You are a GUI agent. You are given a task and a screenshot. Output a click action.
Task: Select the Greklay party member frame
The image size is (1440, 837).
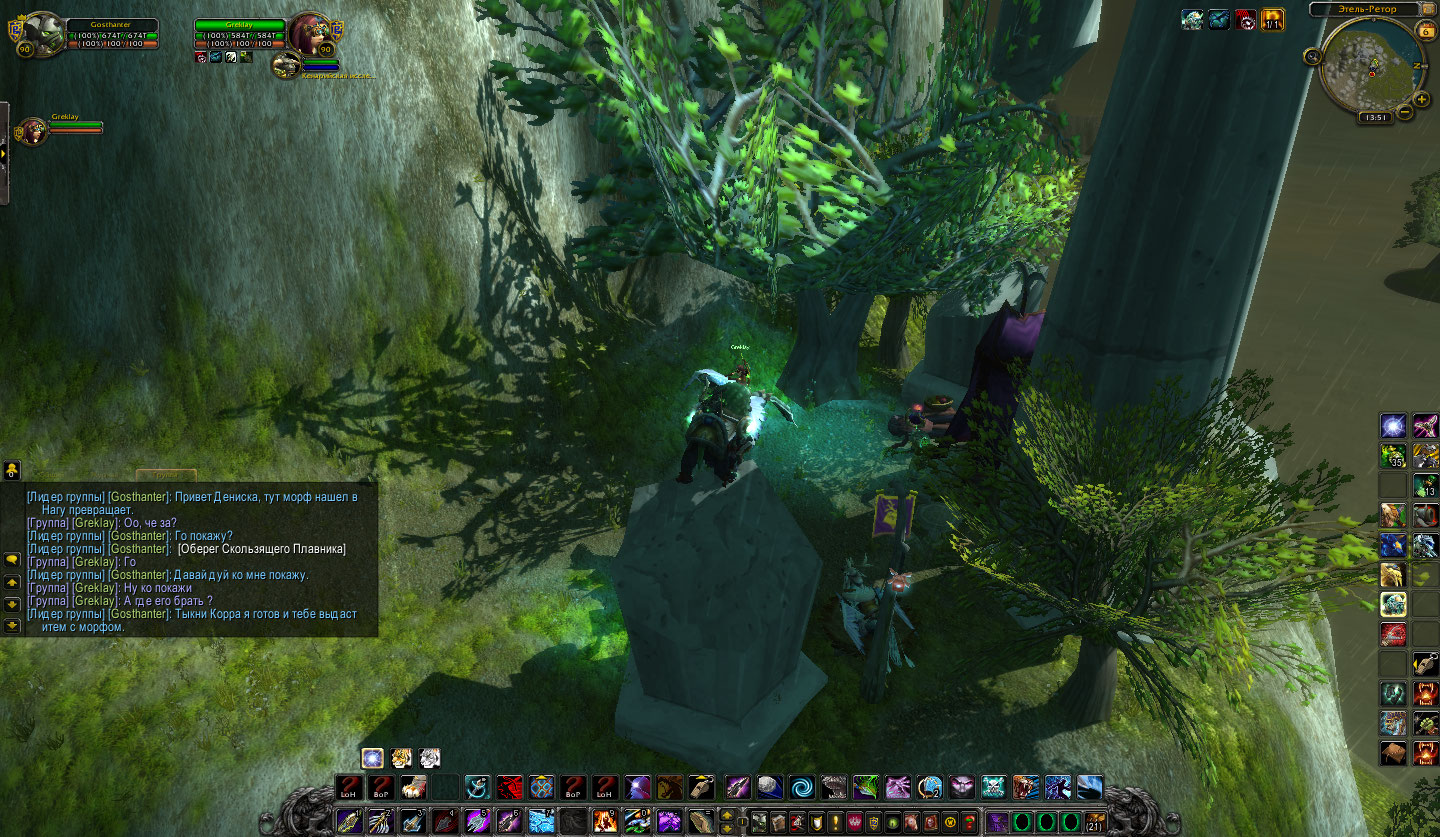click(x=35, y=130)
